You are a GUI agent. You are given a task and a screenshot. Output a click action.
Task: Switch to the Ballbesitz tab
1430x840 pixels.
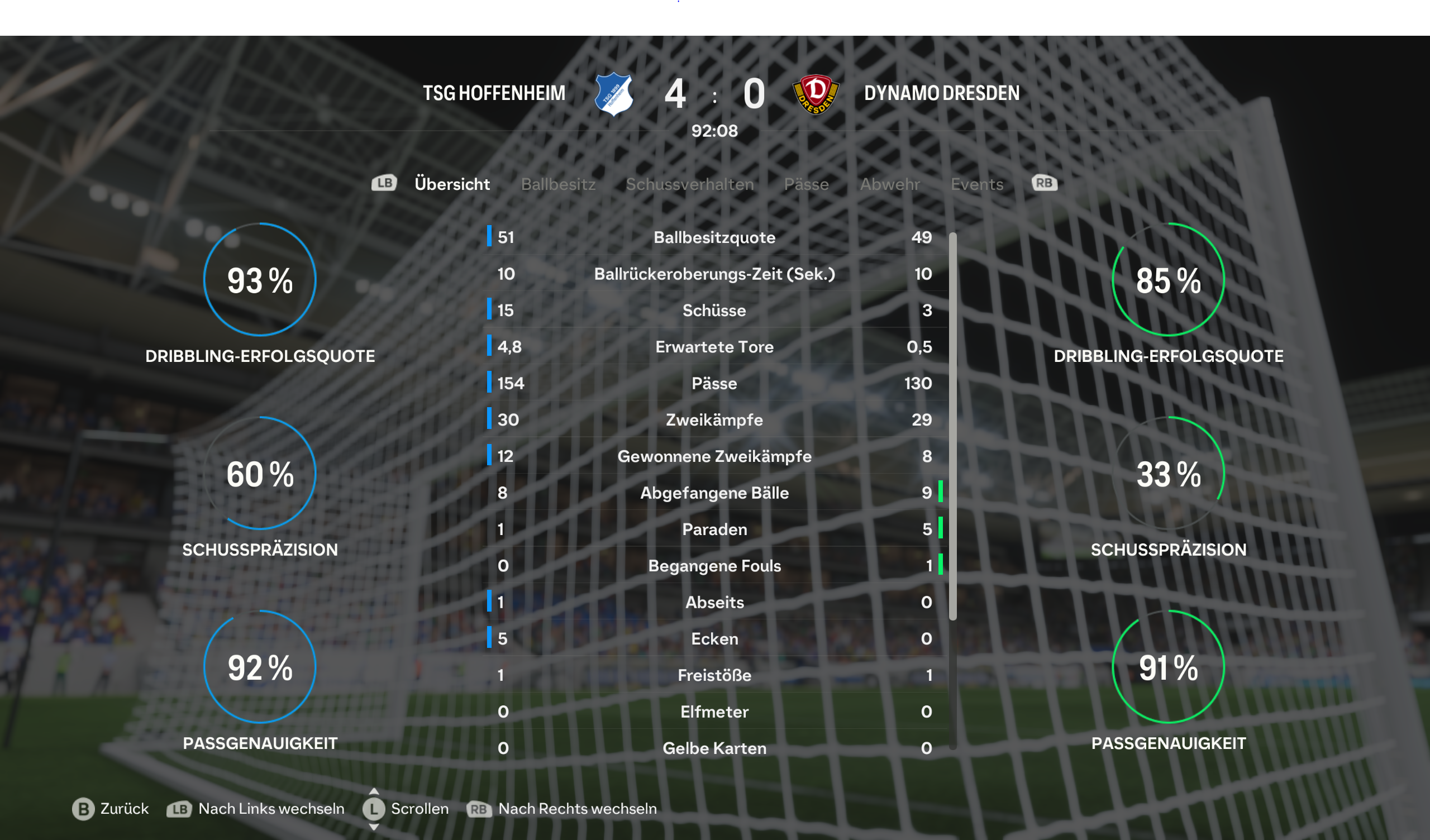(x=558, y=184)
